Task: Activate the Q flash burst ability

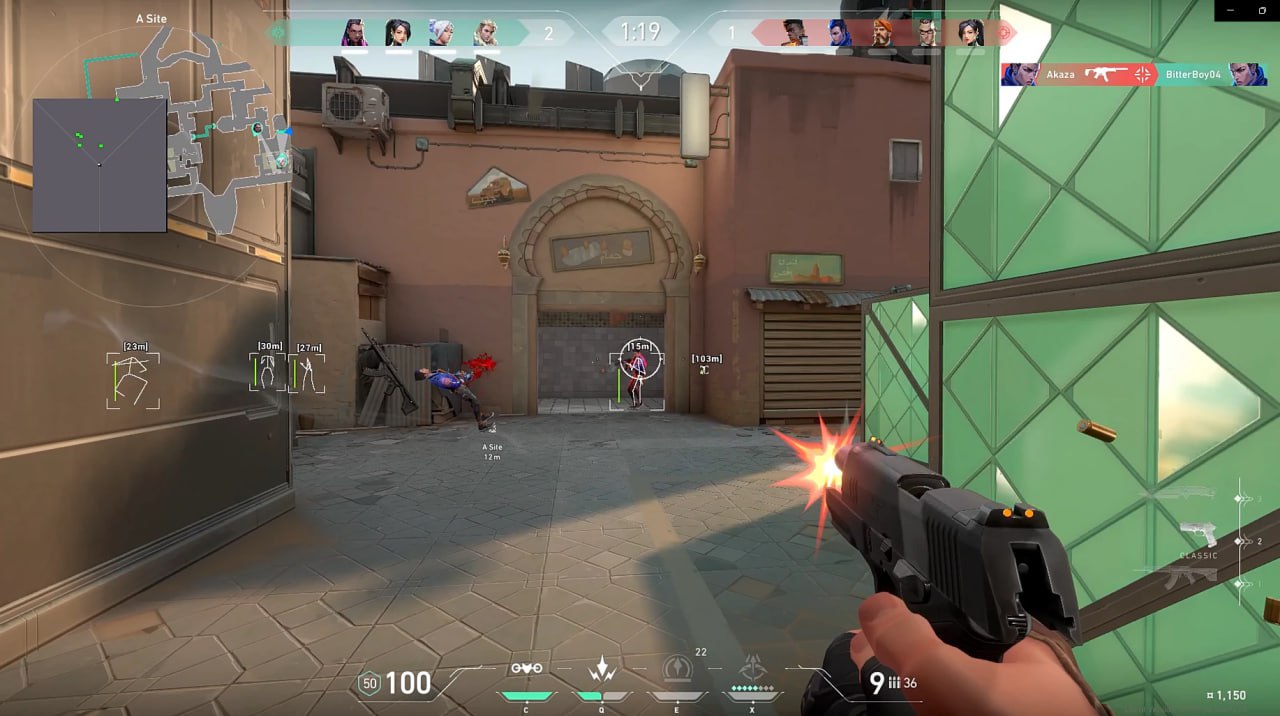Action: coord(602,669)
